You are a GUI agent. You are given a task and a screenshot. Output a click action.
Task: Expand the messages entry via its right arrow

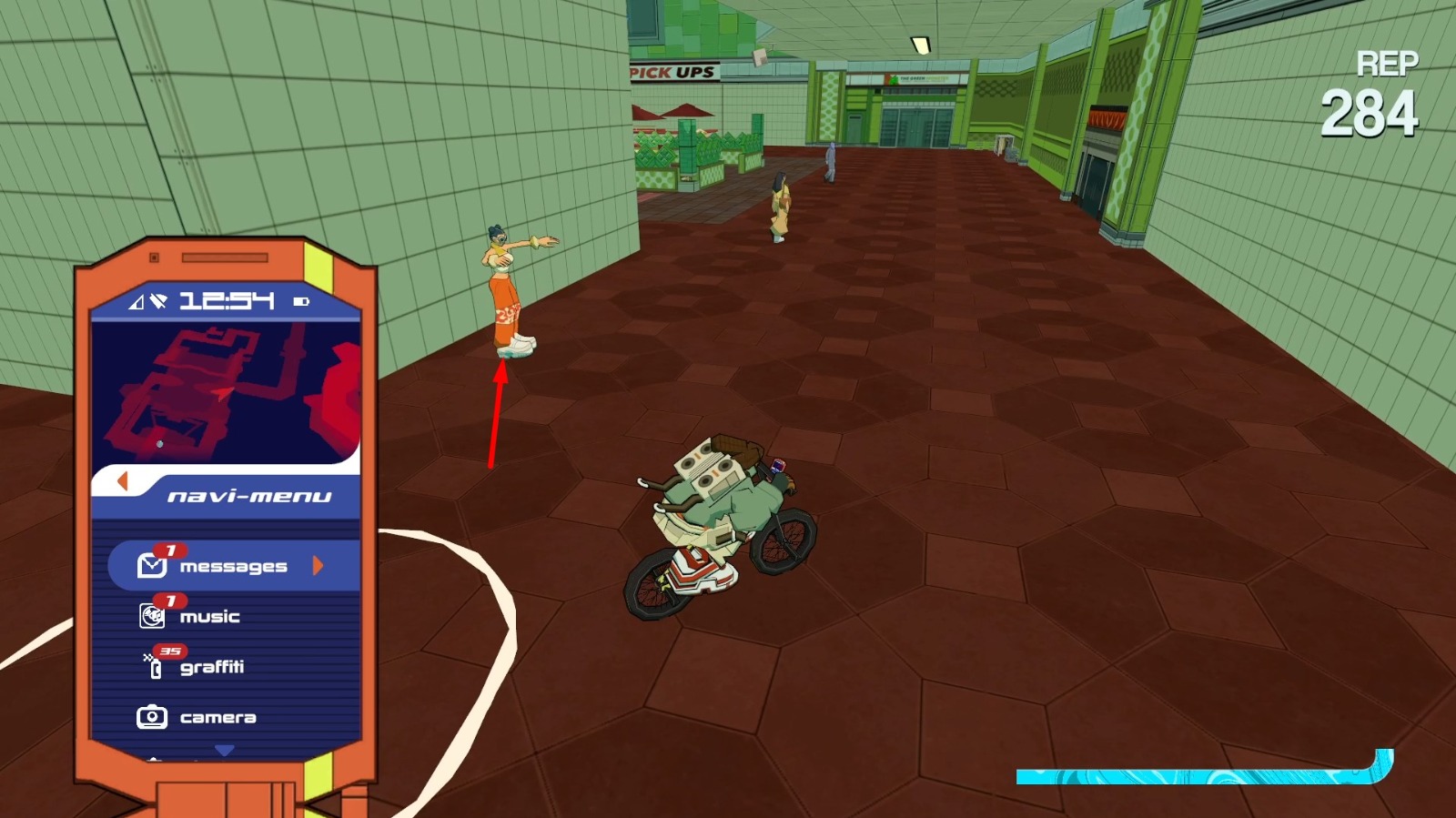pos(317,566)
